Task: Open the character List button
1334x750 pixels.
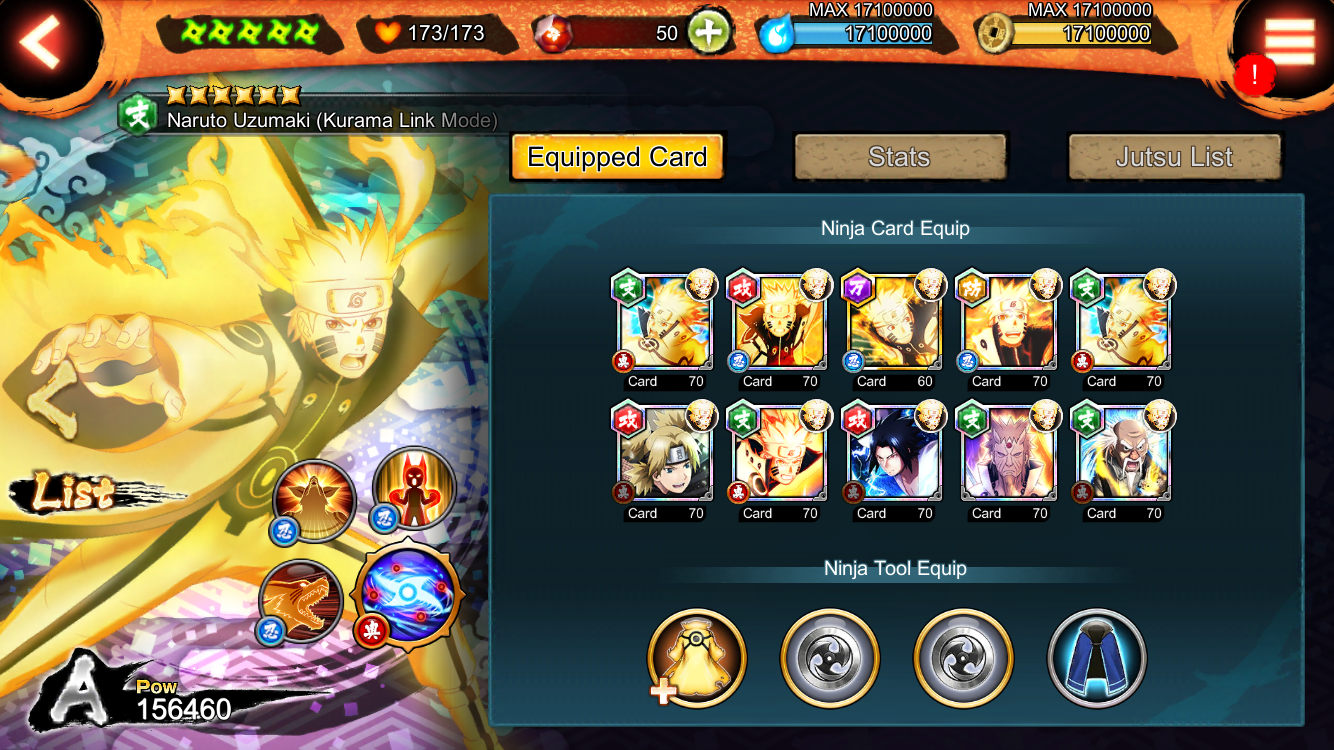Action: click(x=75, y=493)
